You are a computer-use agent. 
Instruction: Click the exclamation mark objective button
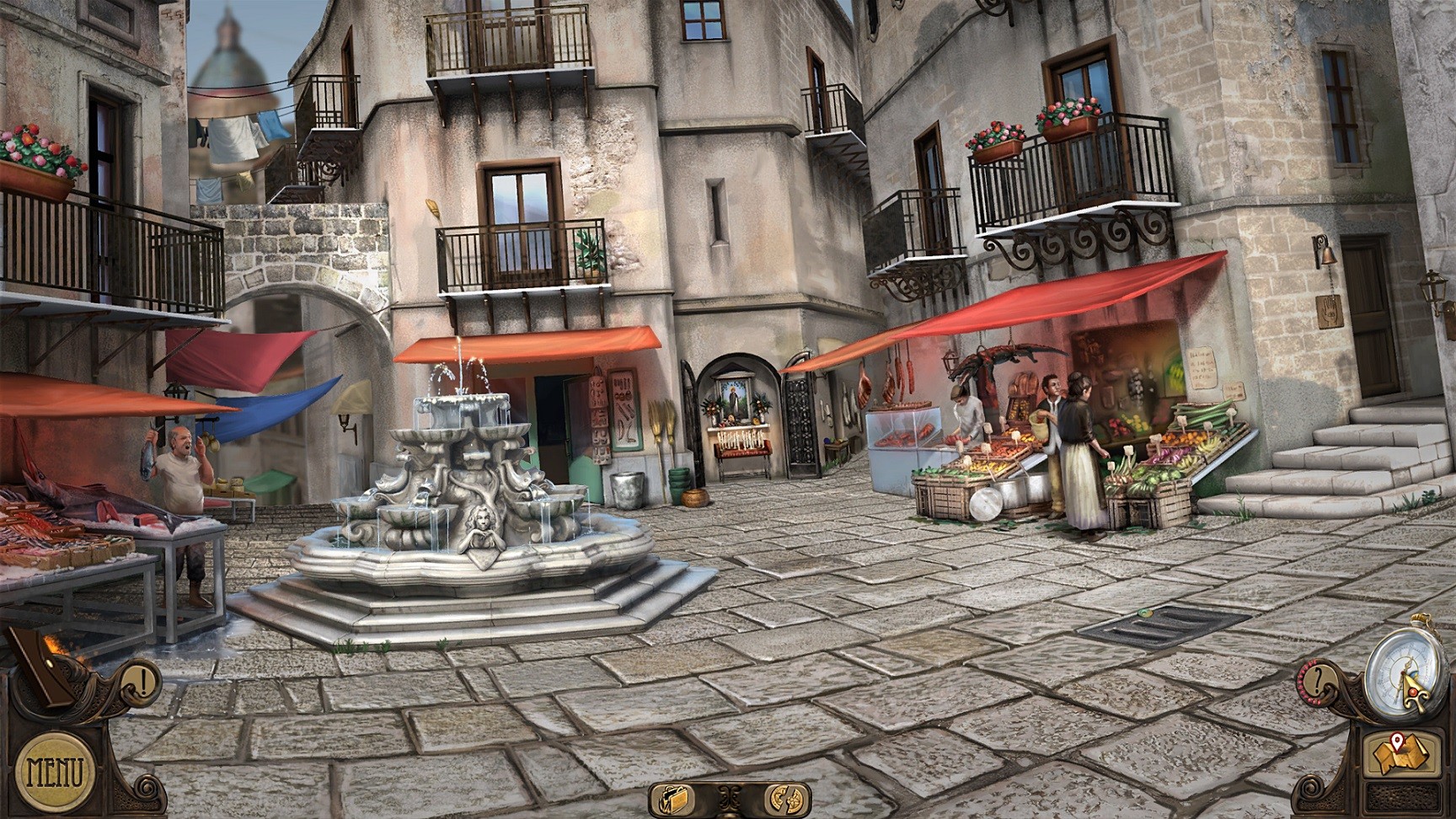pyautogui.click(x=143, y=679)
